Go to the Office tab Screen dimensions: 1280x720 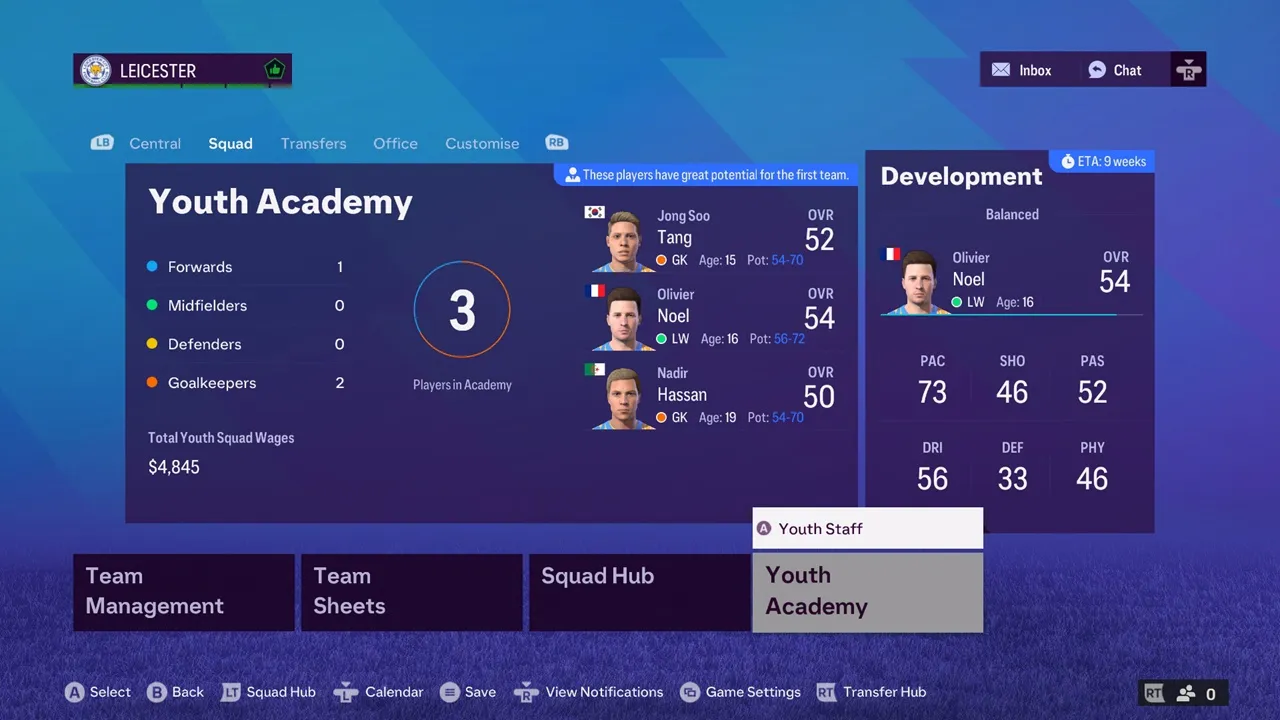[x=395, y=143]
